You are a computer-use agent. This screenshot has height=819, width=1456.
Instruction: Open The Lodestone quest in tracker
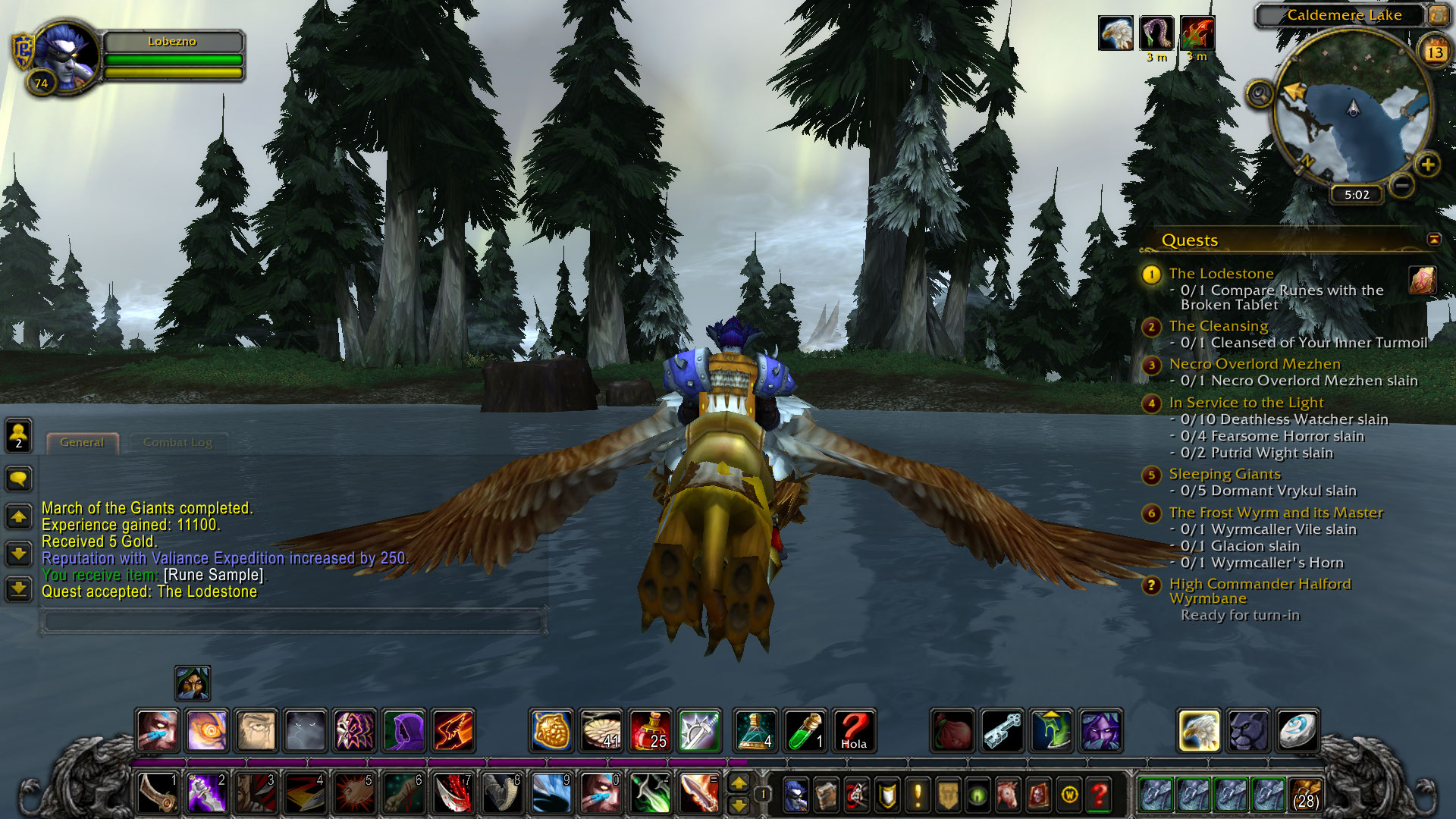tap(1220, 273)
